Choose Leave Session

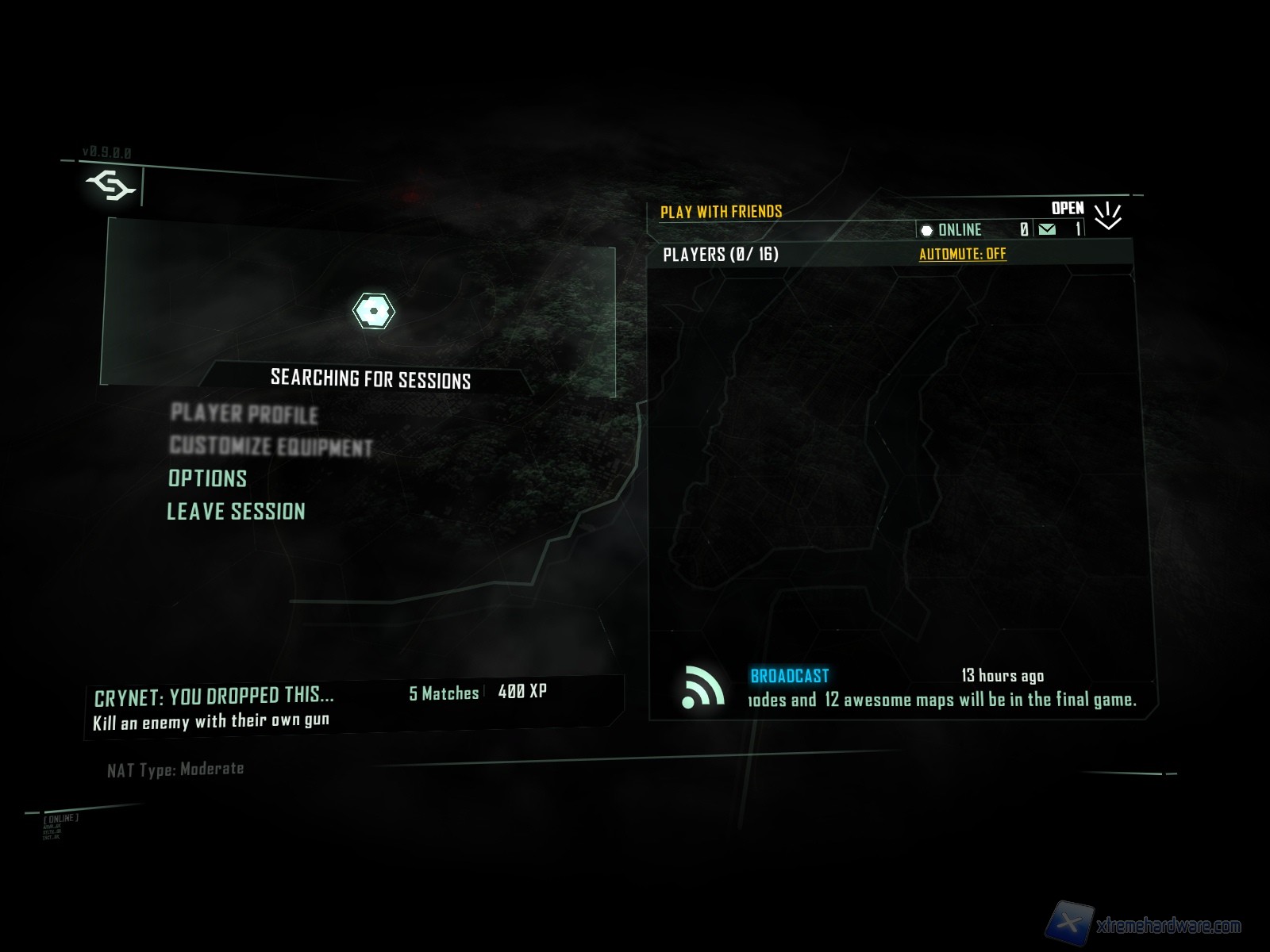[x=236, y=511]
